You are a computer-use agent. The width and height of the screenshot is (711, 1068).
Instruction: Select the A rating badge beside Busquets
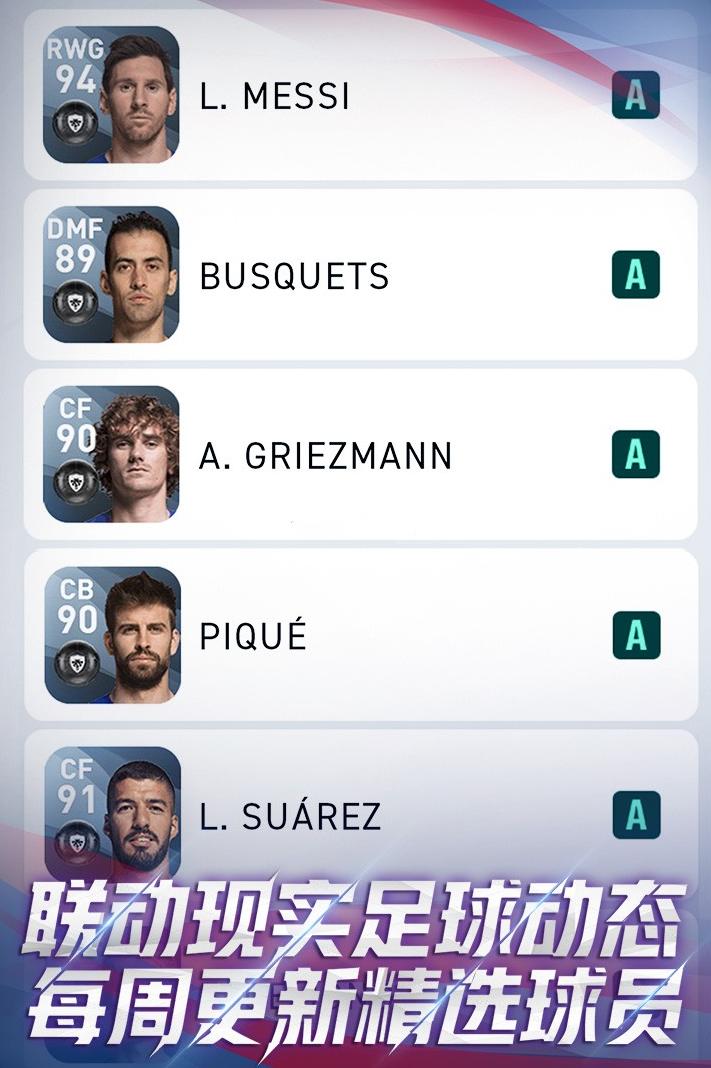(636, 275)
